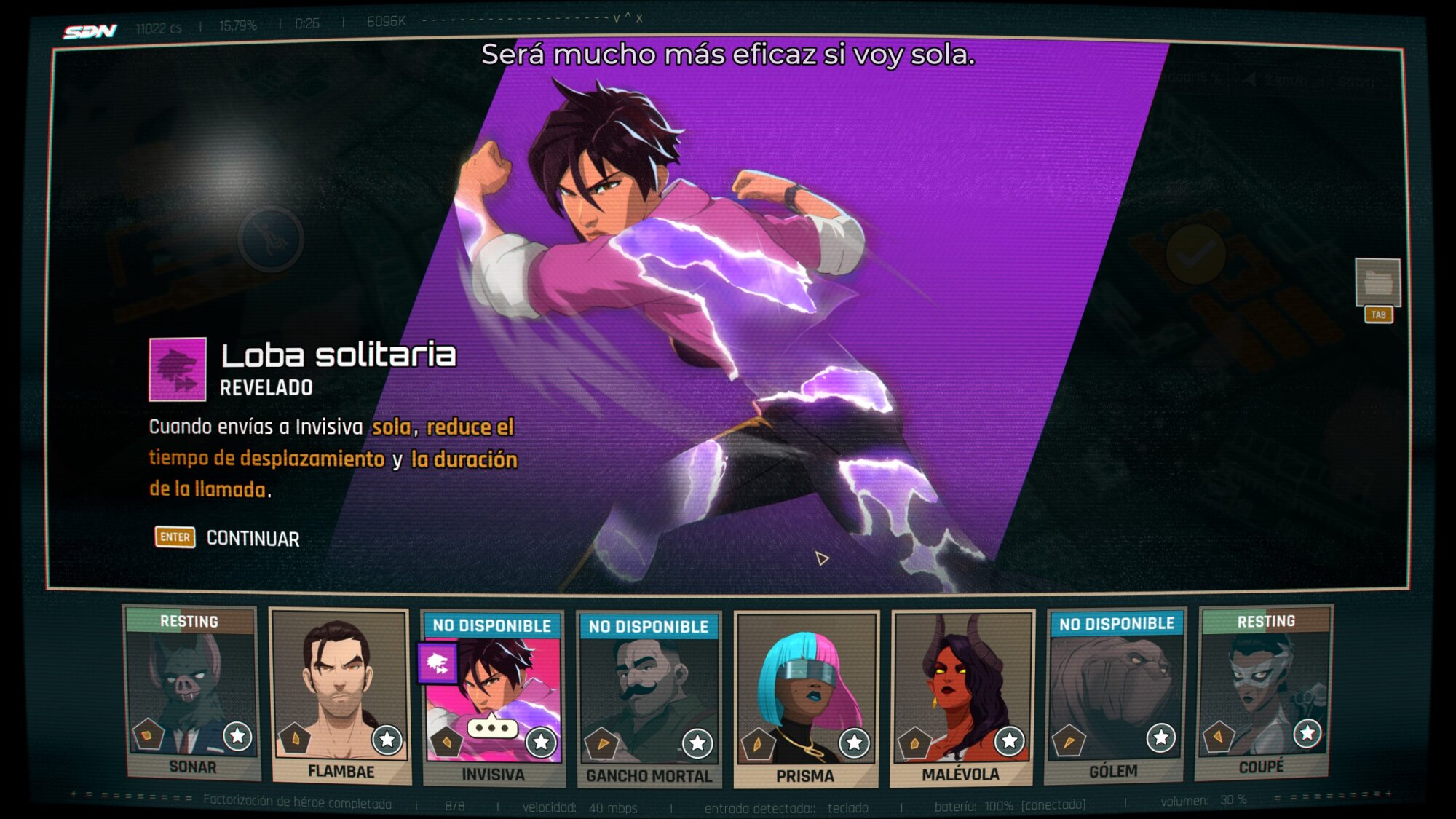Click the SDN logo

pos(90,31)
